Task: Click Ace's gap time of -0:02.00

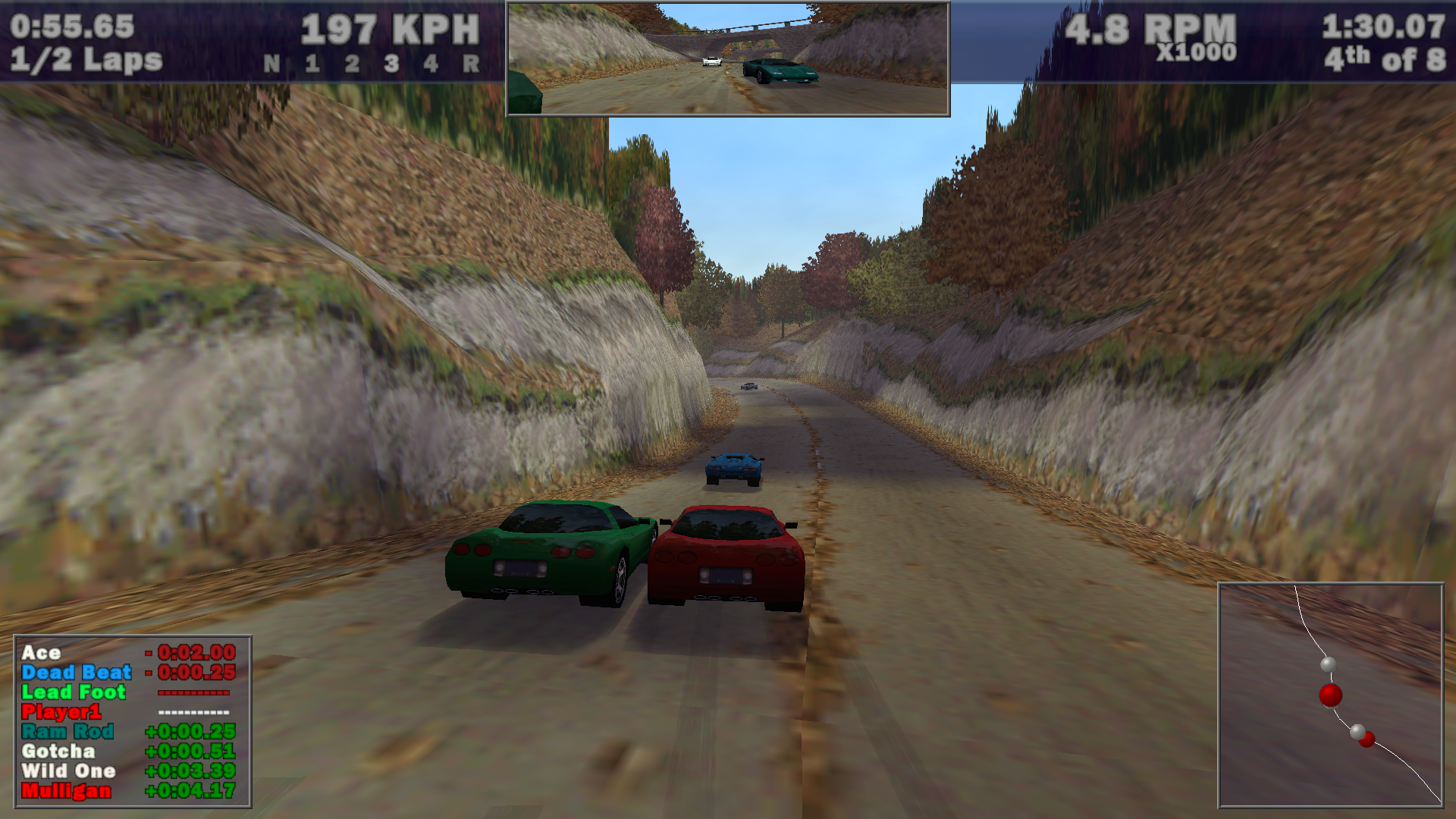Action: point(192,652)
